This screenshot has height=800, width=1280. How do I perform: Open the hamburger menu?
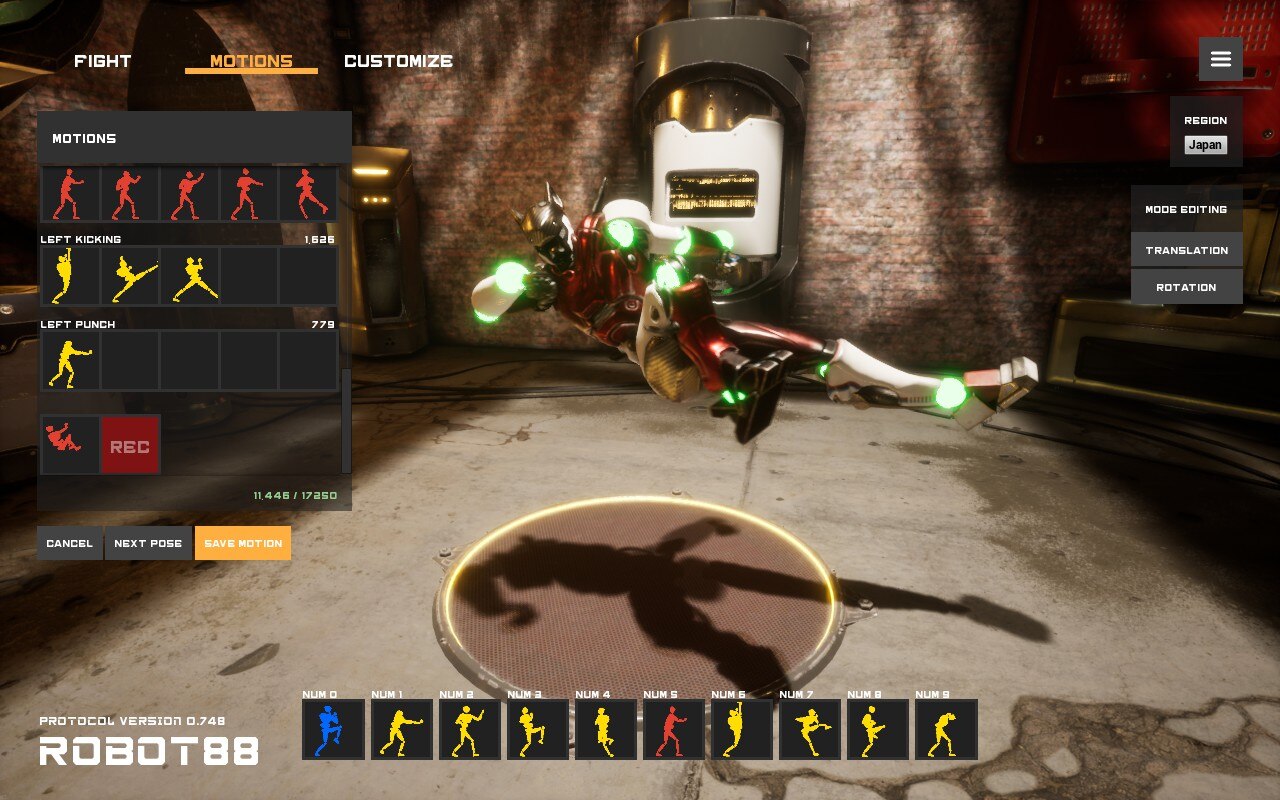click(x=1220, y=59)
